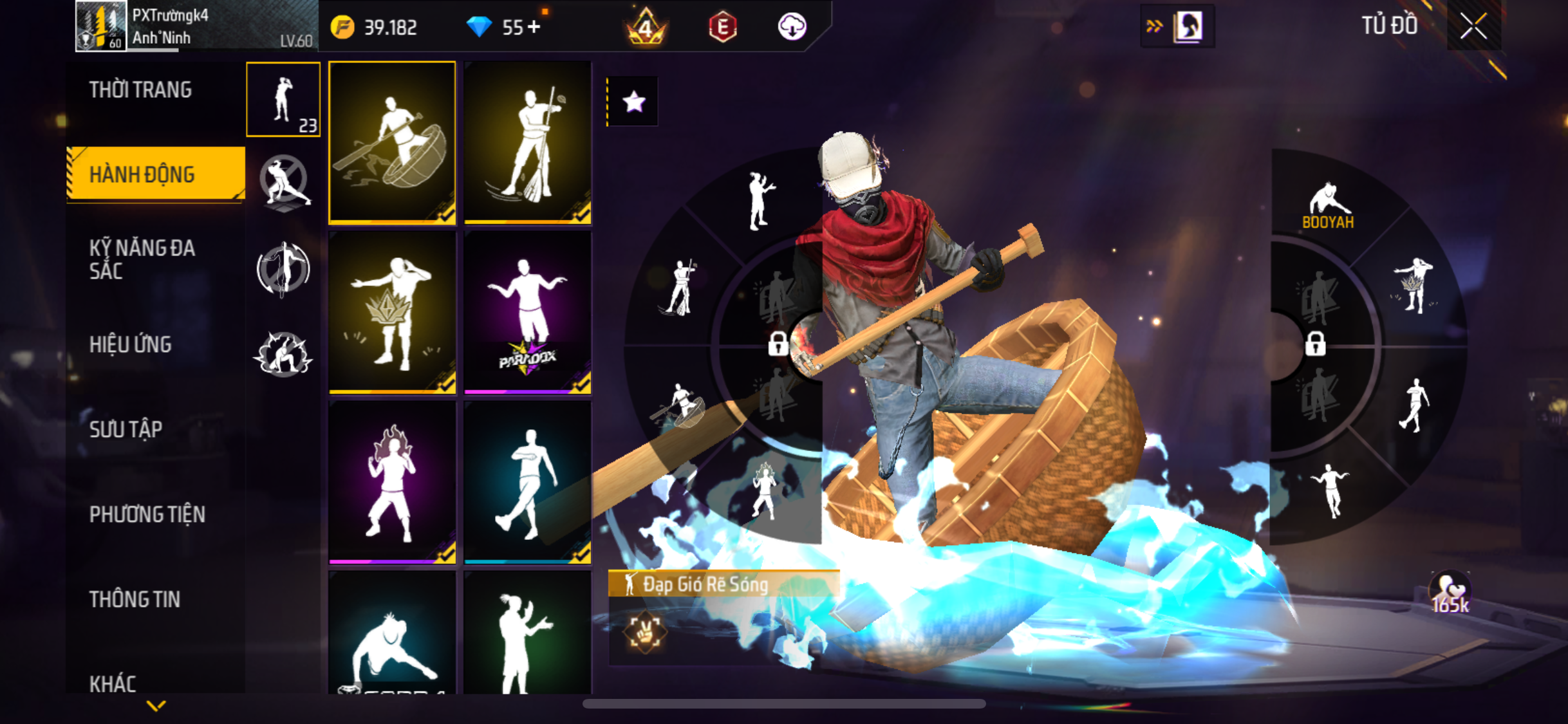Select the flaming hair emote tile
1568x724 pixels.
(x=392, y=483)
